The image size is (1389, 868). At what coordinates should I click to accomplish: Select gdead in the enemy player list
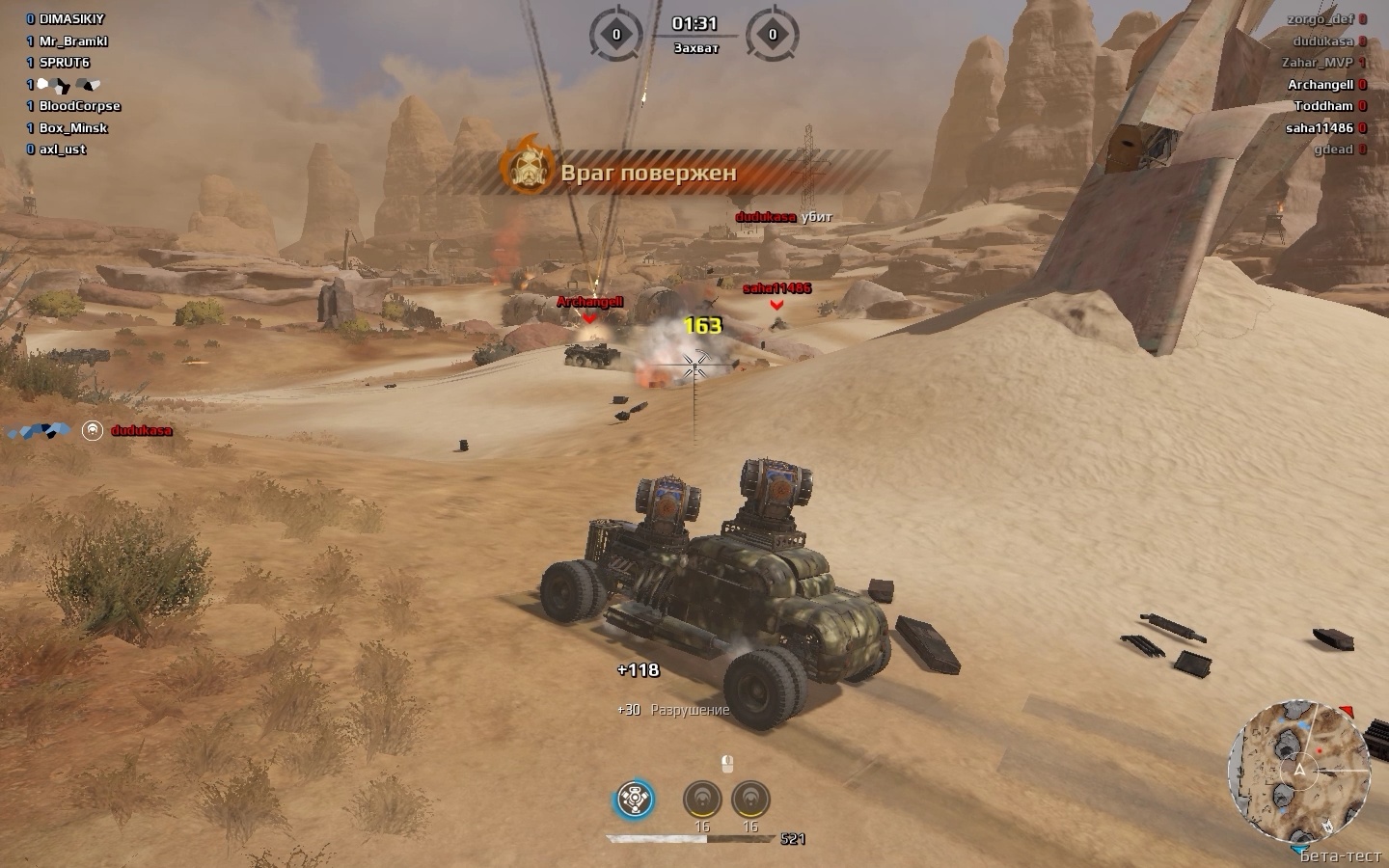tap(1333, 149)
